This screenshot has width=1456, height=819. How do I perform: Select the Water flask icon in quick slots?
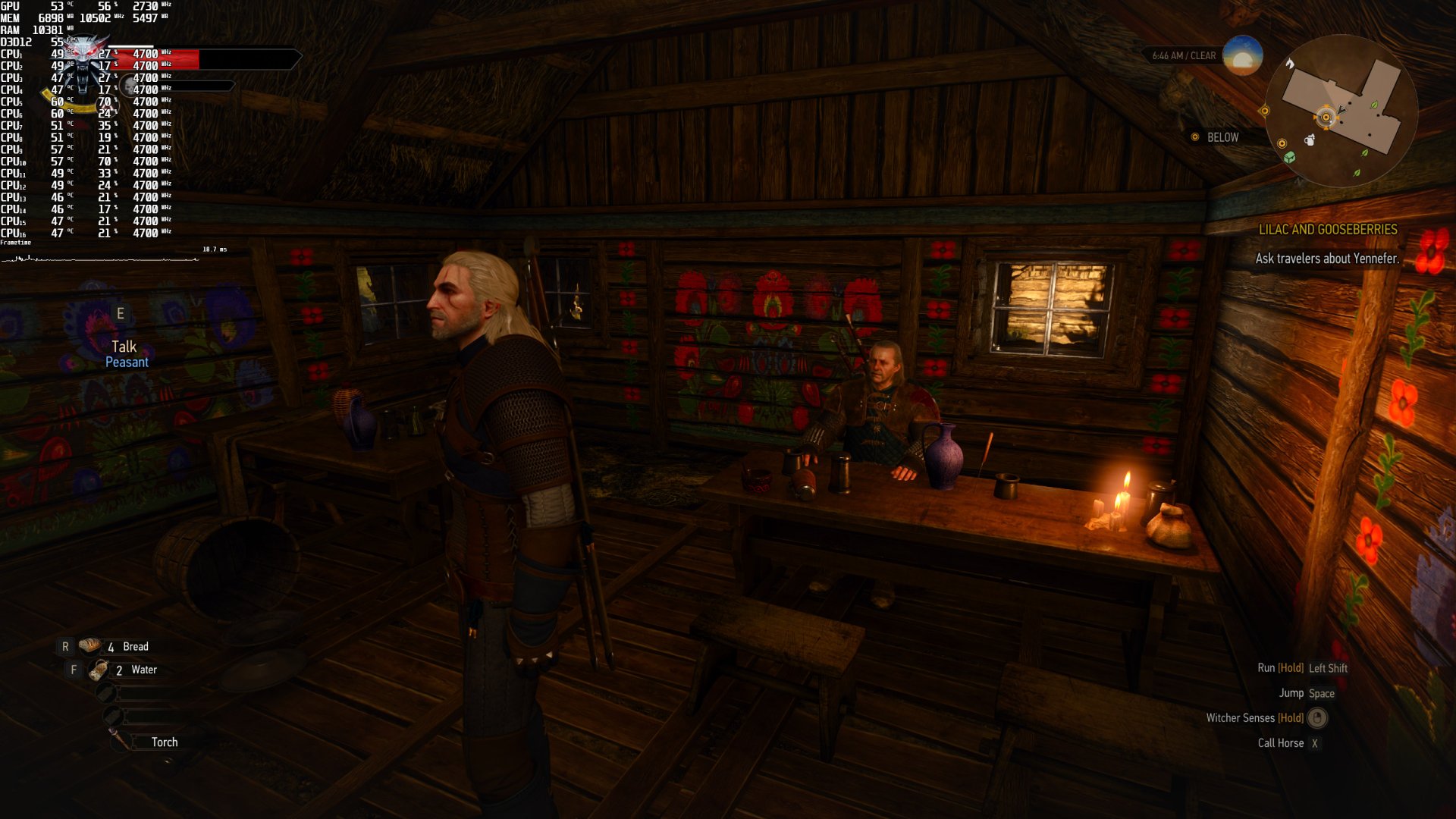pos(99,670)
